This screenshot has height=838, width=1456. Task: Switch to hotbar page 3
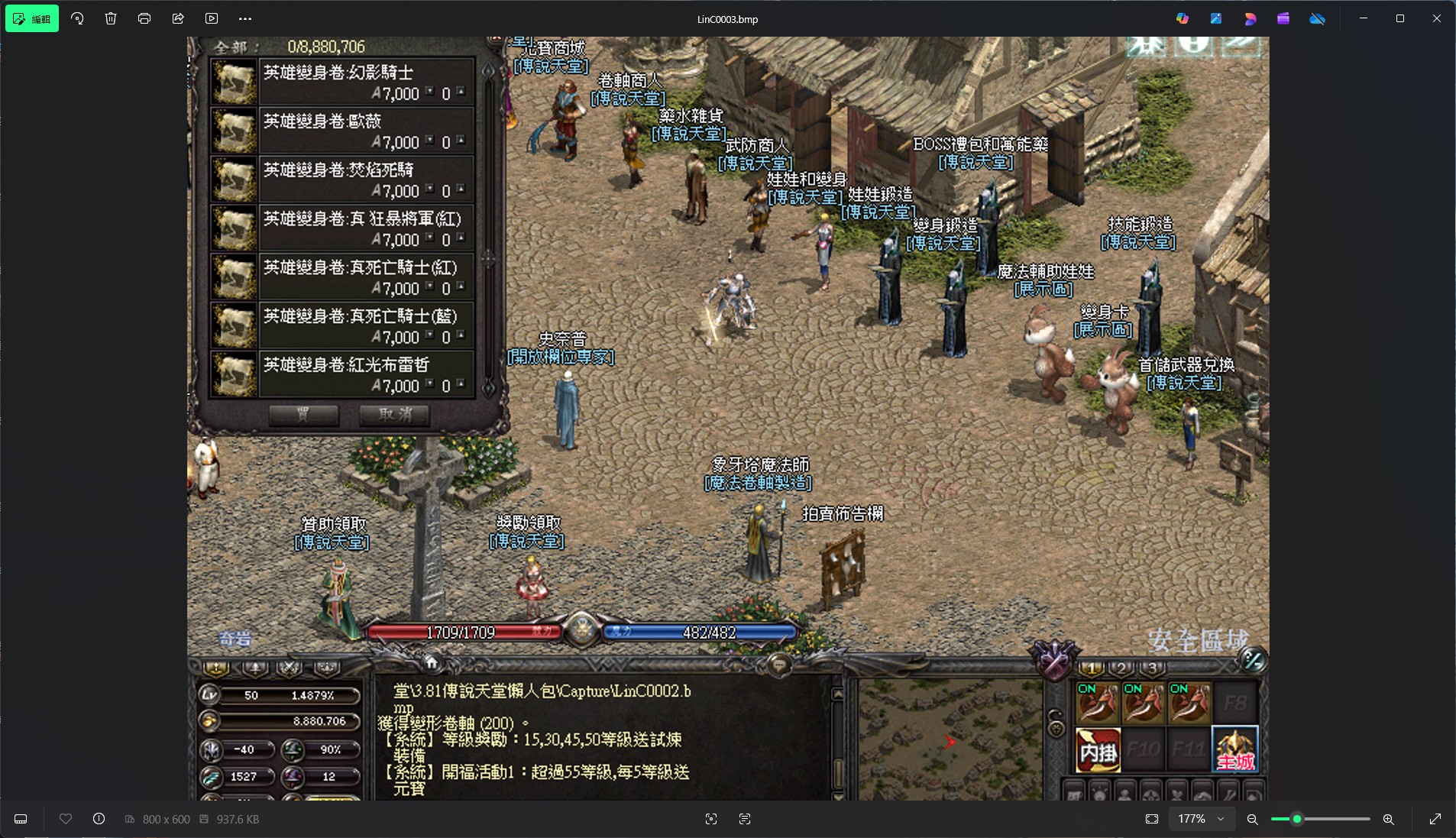pos(1152,668)
